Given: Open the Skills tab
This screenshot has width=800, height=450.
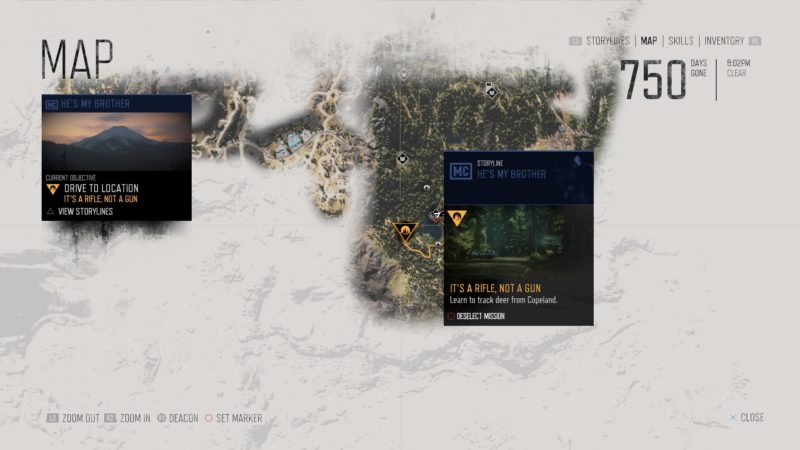Looking at the screenshot, I should 680,41.
